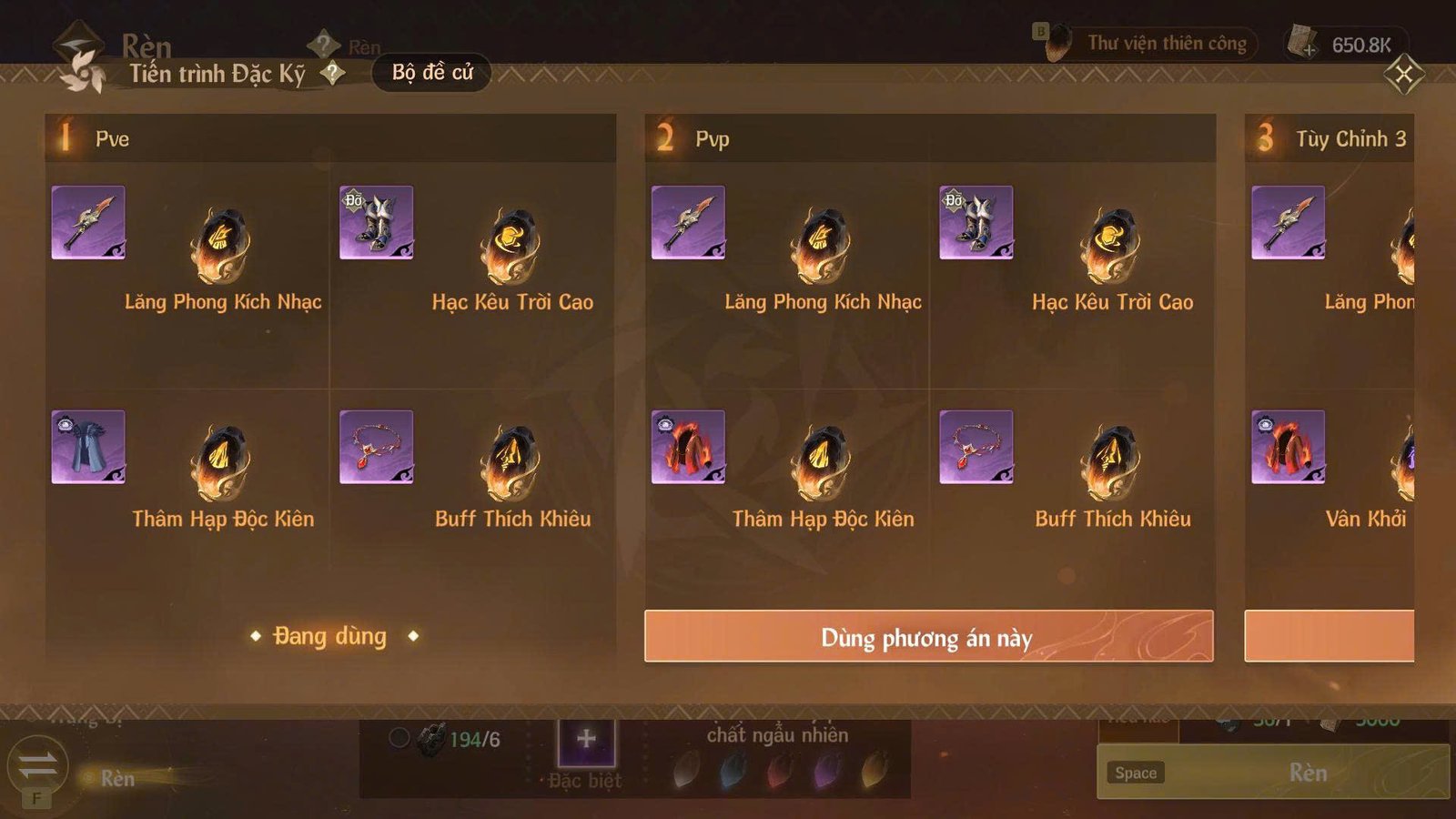
Task: Click the Đang dùng active preset indicator
Action: pos(330,636)
